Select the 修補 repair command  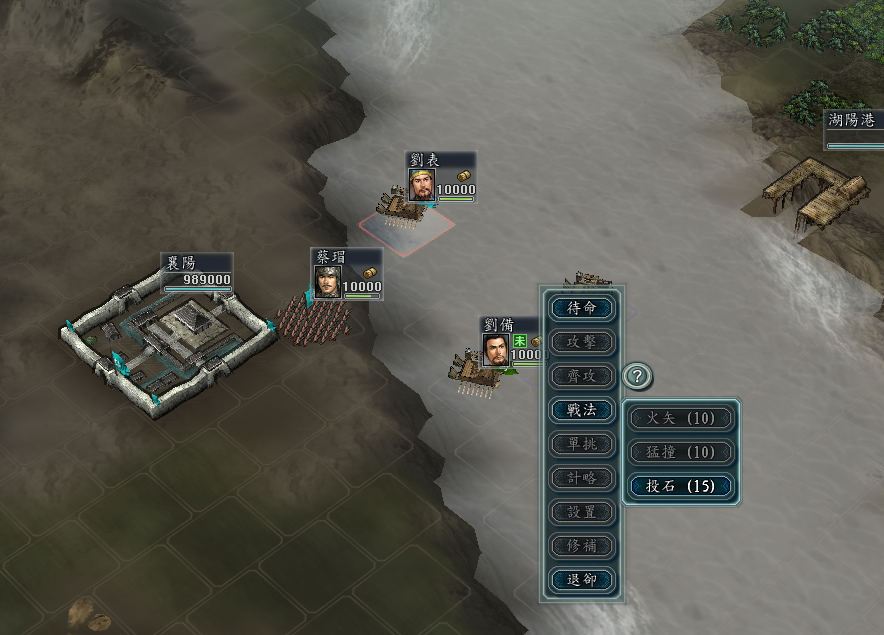pyautogui.click(x=582, y=546)
